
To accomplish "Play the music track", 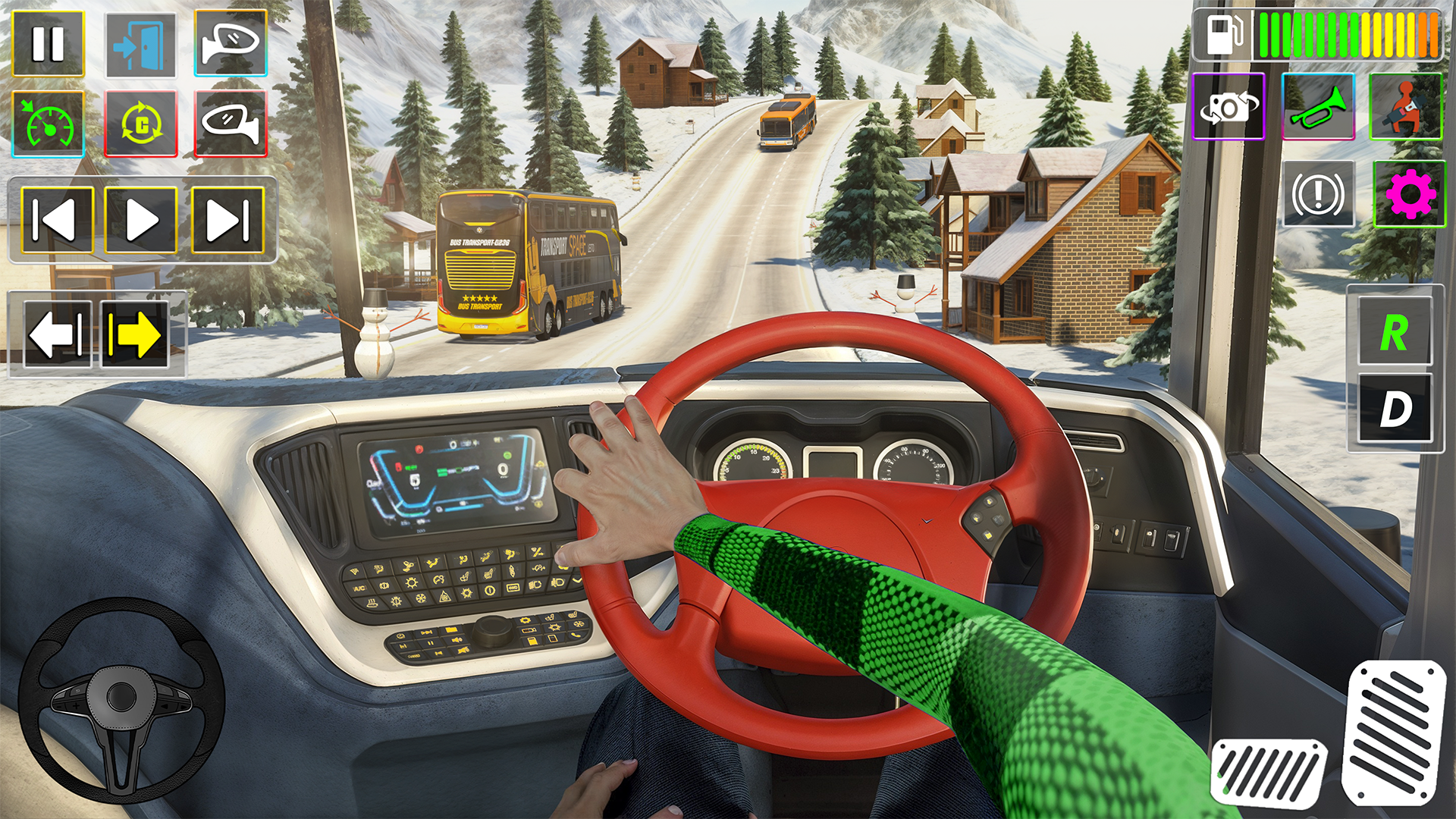I will coord(141,220).
